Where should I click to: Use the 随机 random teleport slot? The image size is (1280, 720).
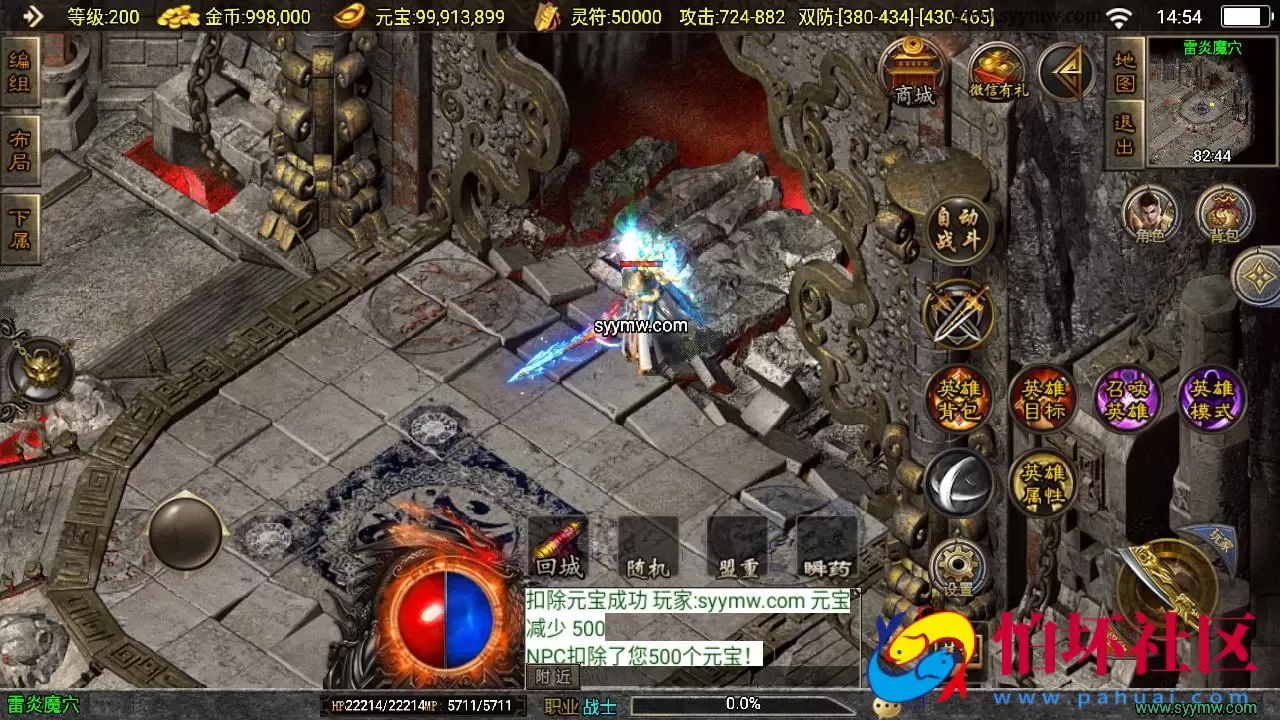(x=648, y=548)
